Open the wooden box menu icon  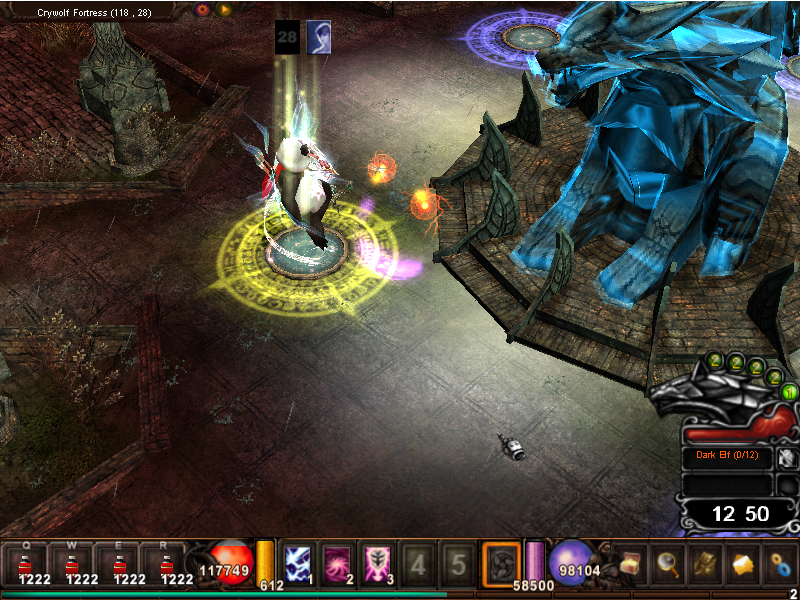click(705, 565)
